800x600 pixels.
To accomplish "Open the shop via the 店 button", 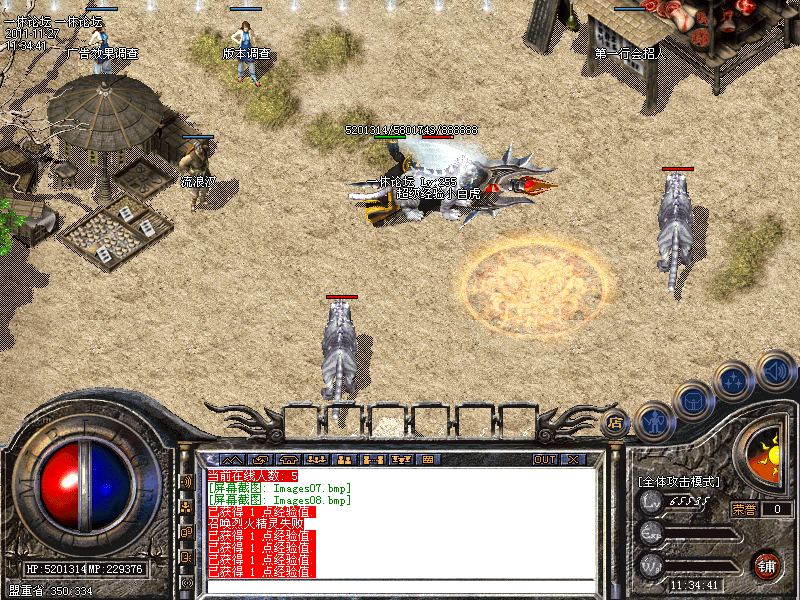I will pyautogui.click(x=617, y=422).
